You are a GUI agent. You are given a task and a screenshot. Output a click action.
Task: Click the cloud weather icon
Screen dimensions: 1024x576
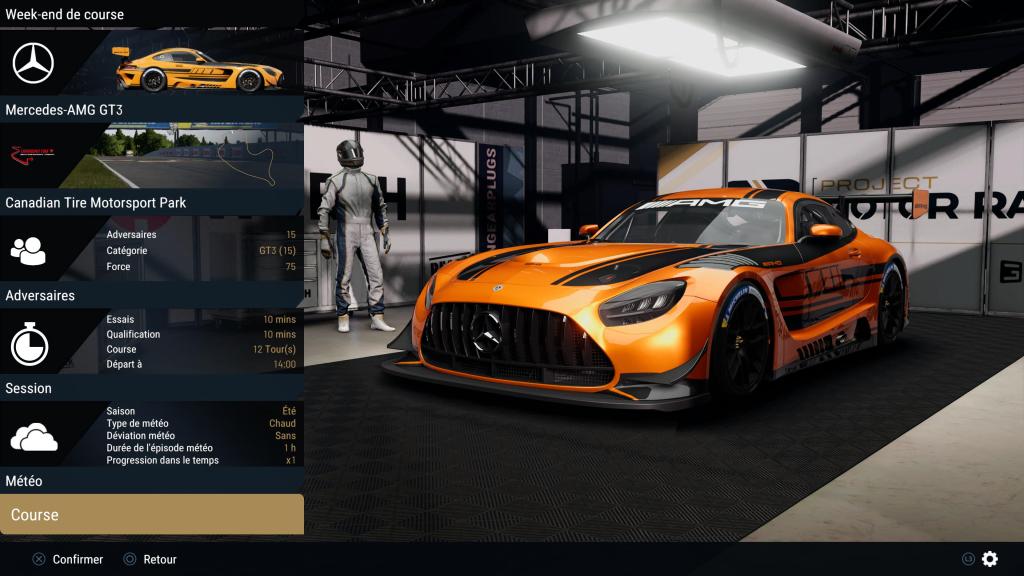[33, 437]
